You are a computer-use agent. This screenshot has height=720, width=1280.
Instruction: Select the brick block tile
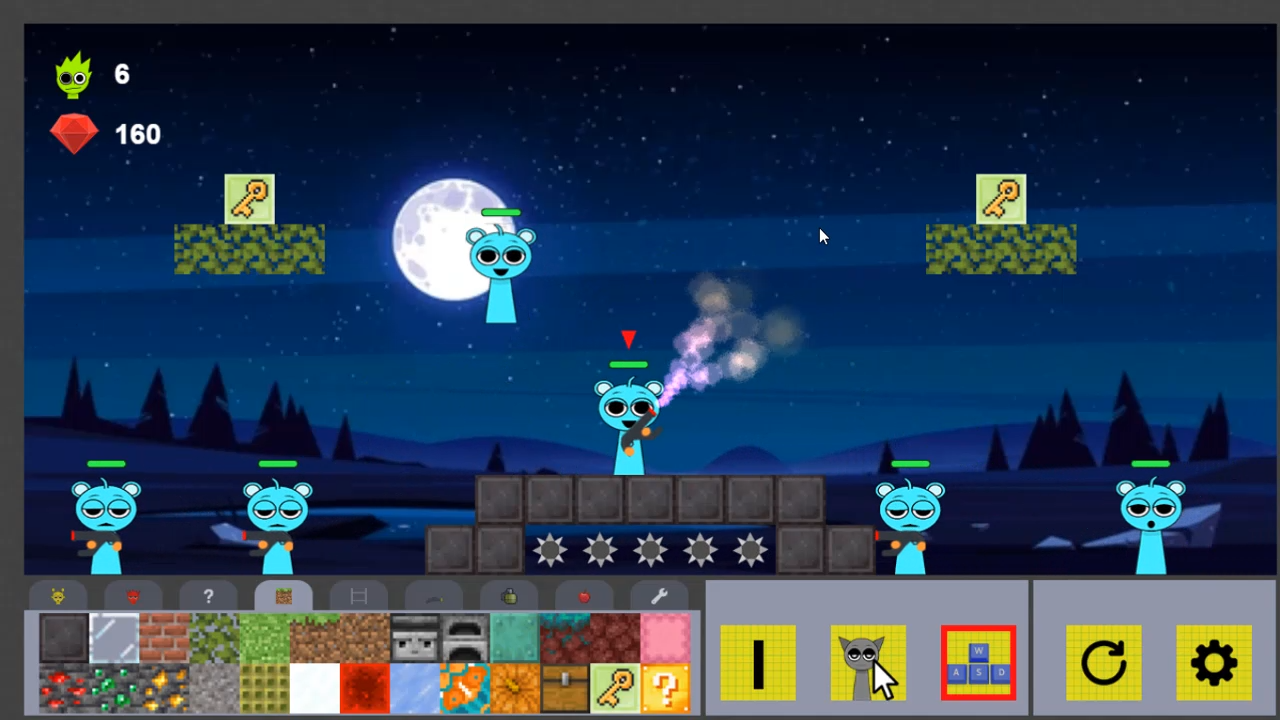[x=163, y=638]
